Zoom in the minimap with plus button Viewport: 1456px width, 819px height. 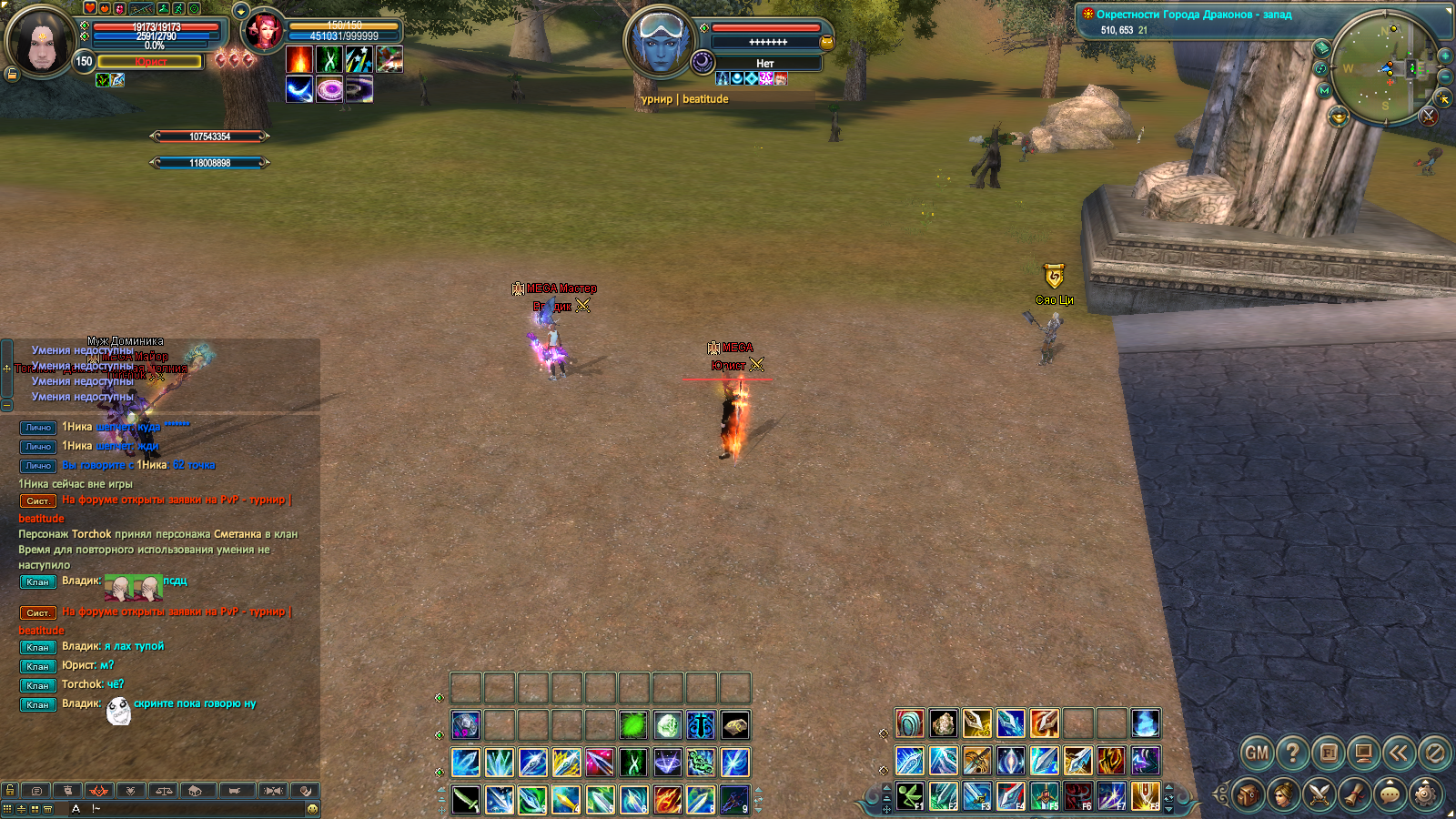[1444, 56]
